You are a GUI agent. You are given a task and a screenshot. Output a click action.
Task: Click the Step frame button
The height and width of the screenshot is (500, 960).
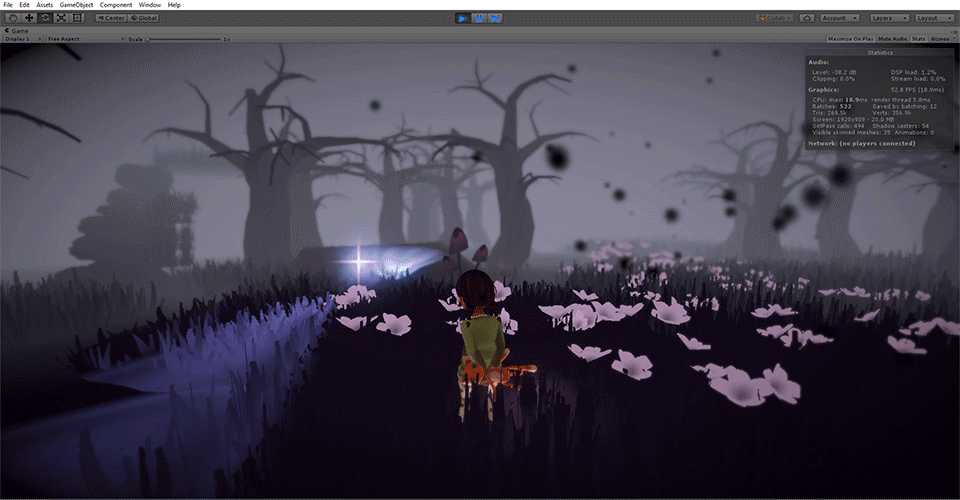point(494,18)
